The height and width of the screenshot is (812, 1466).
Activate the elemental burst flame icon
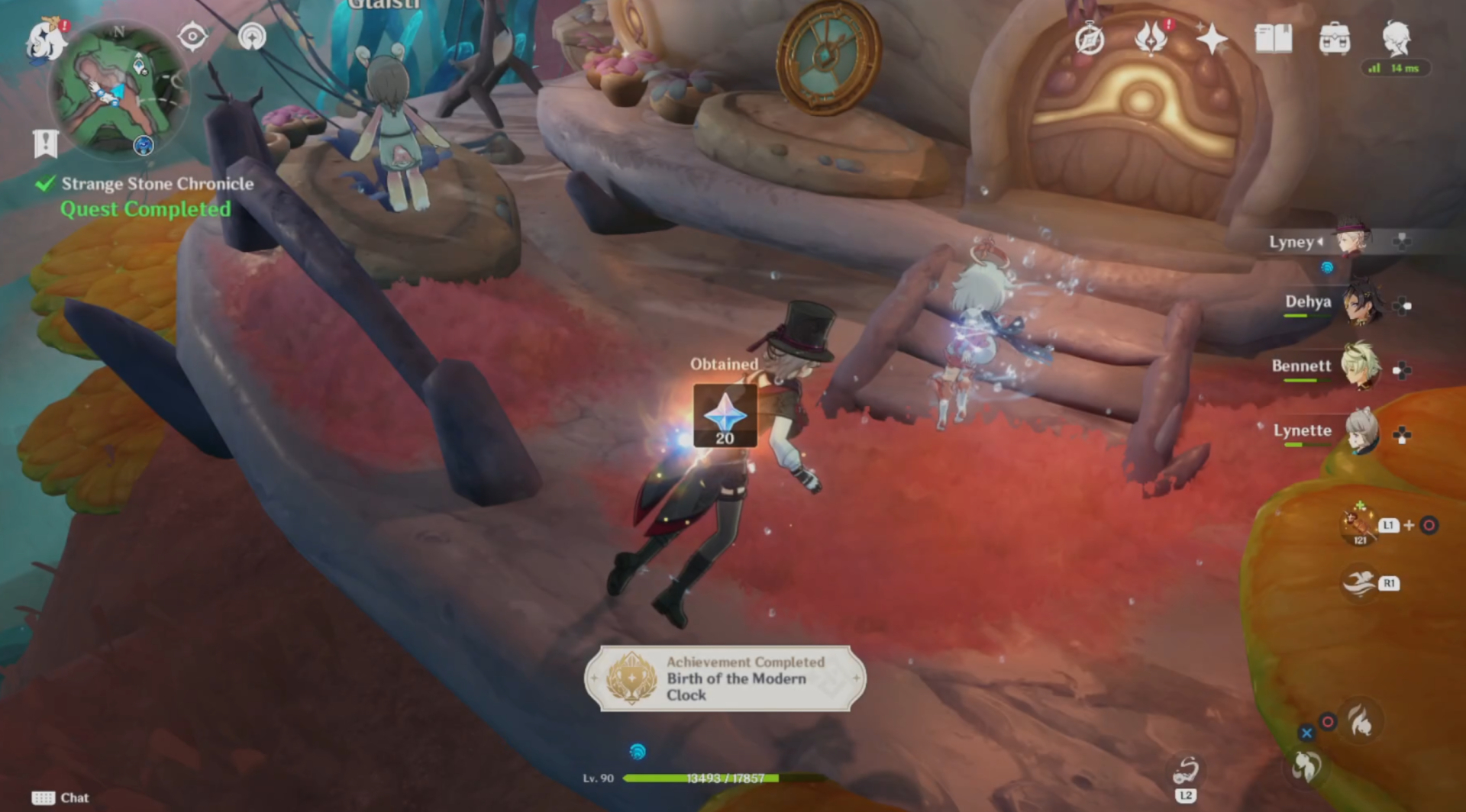tap(1361, 720)
